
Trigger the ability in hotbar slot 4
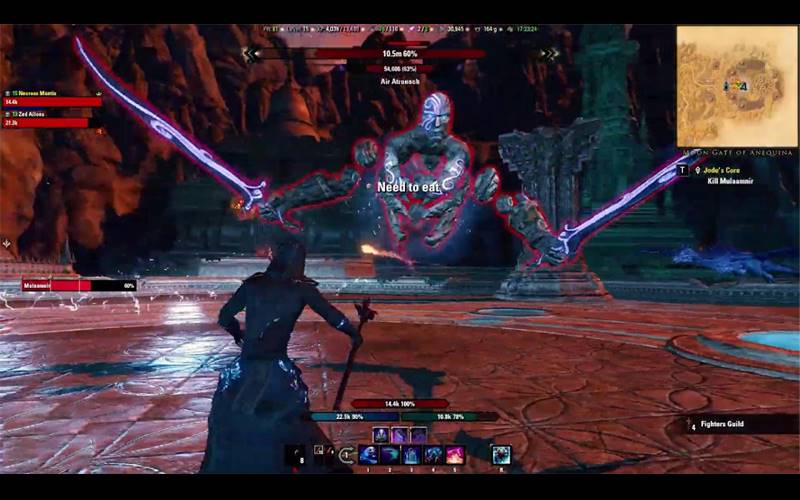point(433,455)
